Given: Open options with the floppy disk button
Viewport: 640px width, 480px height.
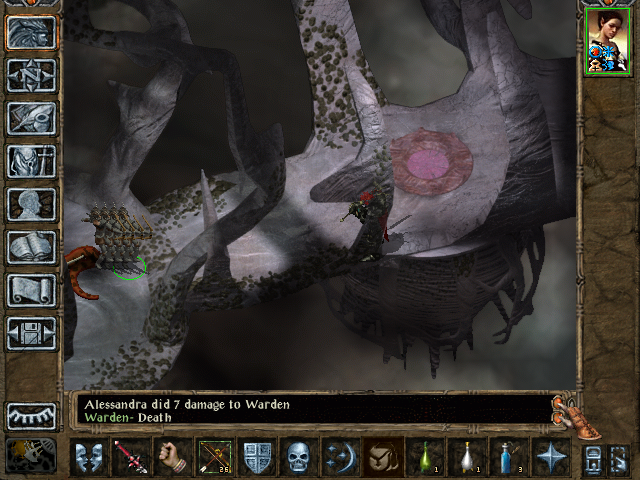Looking at the screenshot, I should (31, 333).
